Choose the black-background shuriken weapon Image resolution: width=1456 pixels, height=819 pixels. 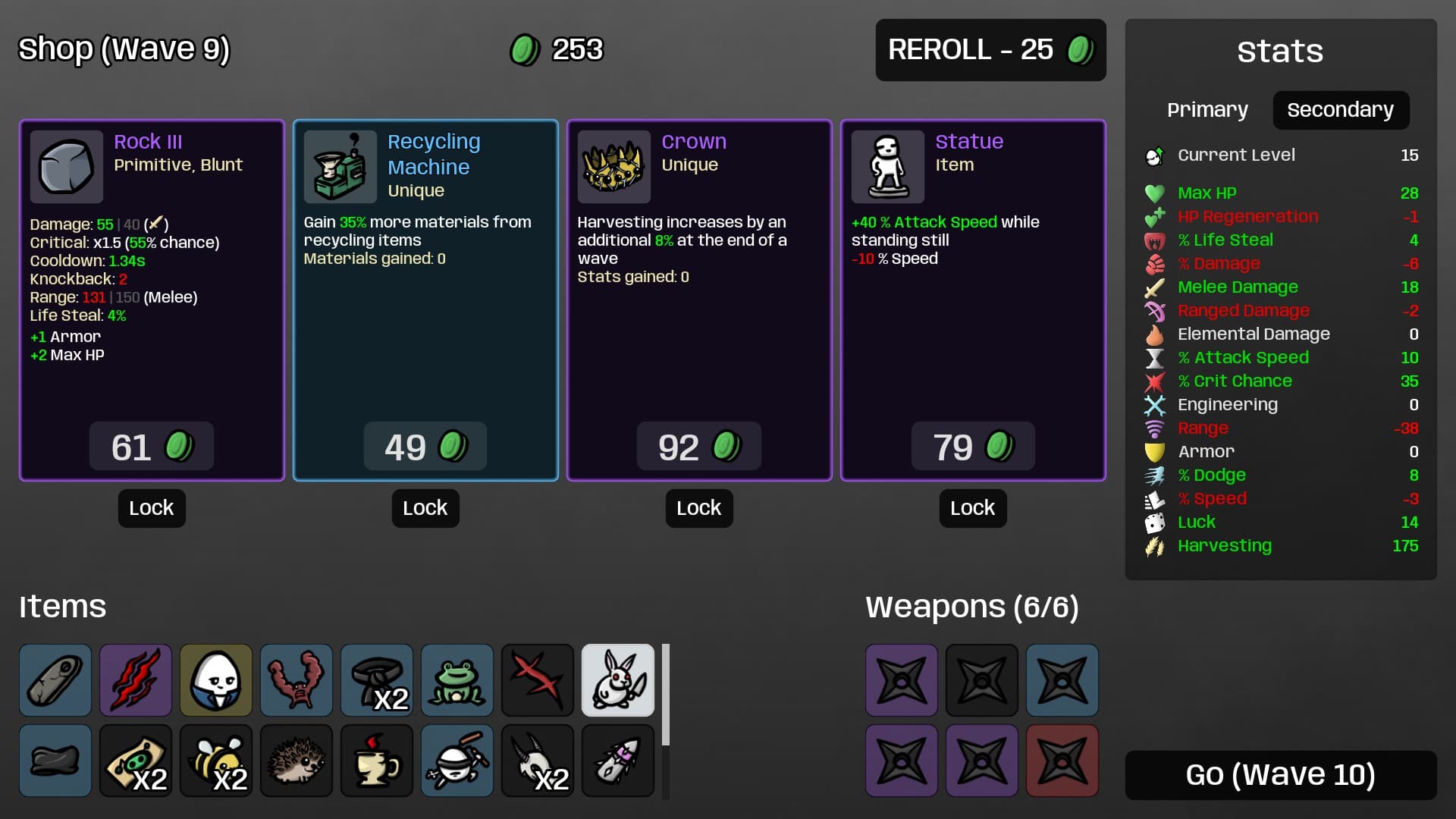(x=981, y=680)
